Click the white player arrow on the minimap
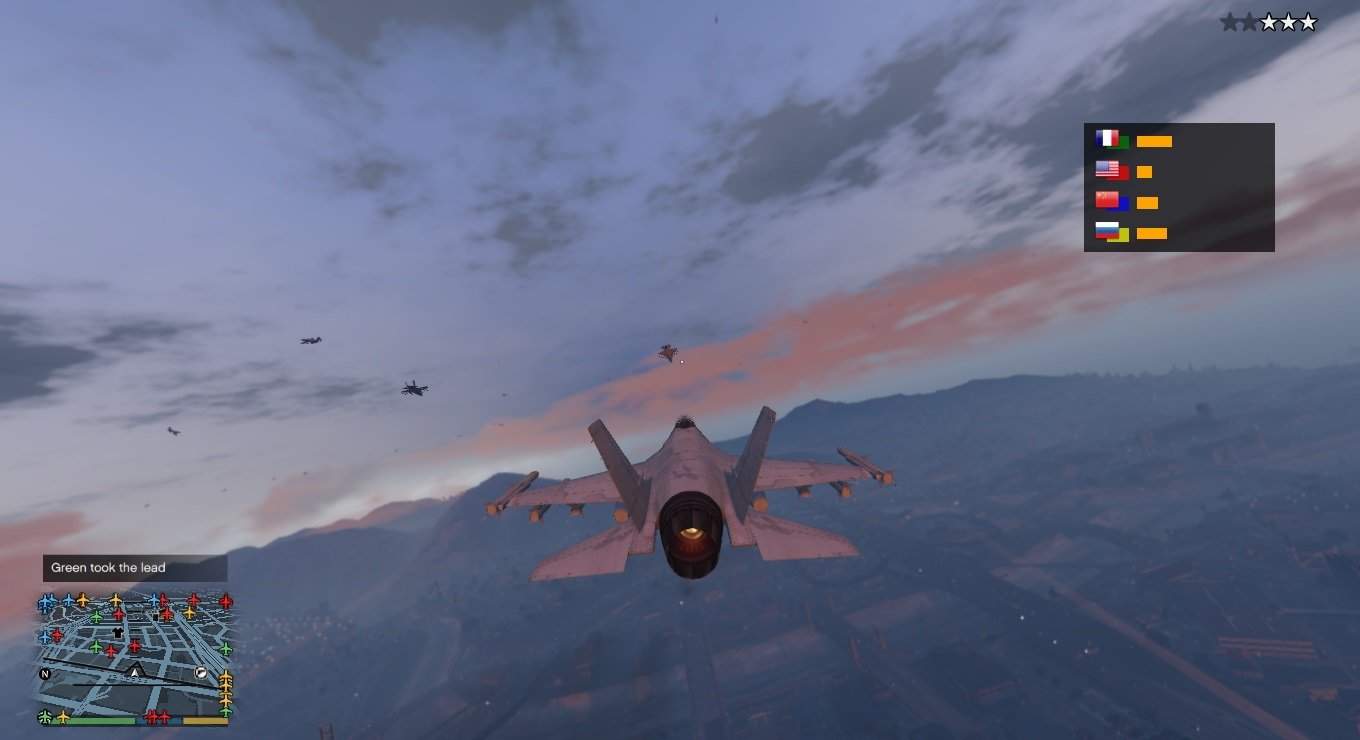The height and width of the screenshot is (740, 1360). tap(135, 672)
